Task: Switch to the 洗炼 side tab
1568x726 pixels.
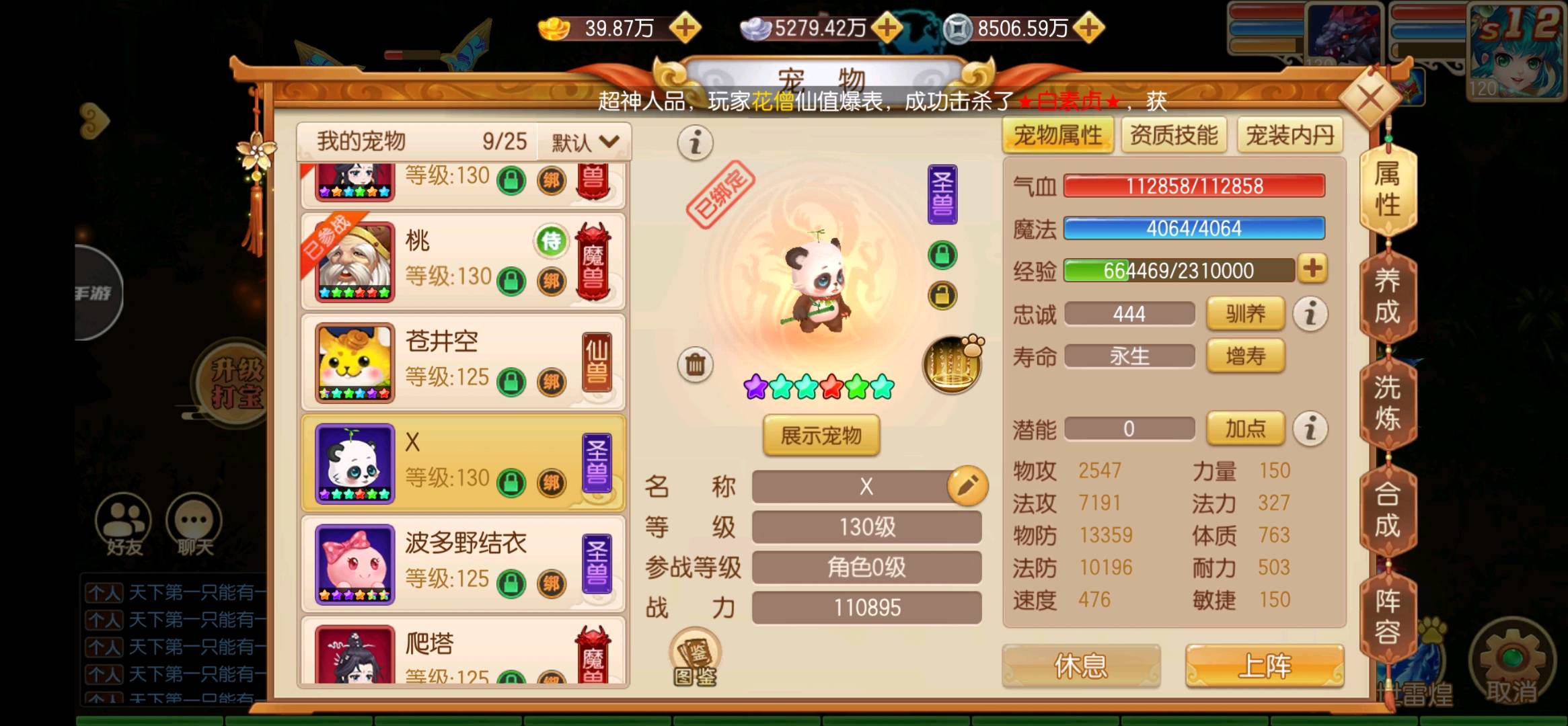Action: click(1387, 403)
